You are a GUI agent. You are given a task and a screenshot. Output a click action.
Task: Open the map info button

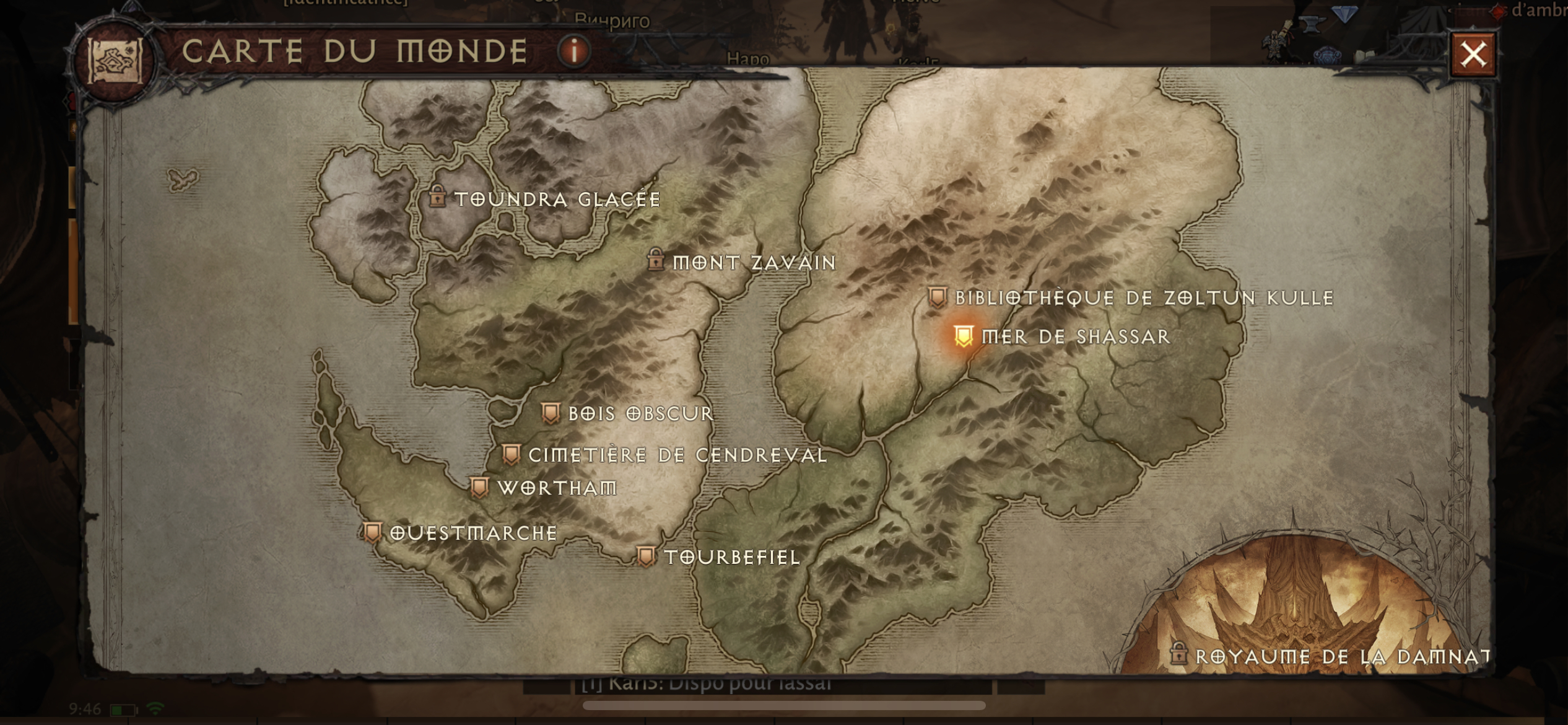574,50
